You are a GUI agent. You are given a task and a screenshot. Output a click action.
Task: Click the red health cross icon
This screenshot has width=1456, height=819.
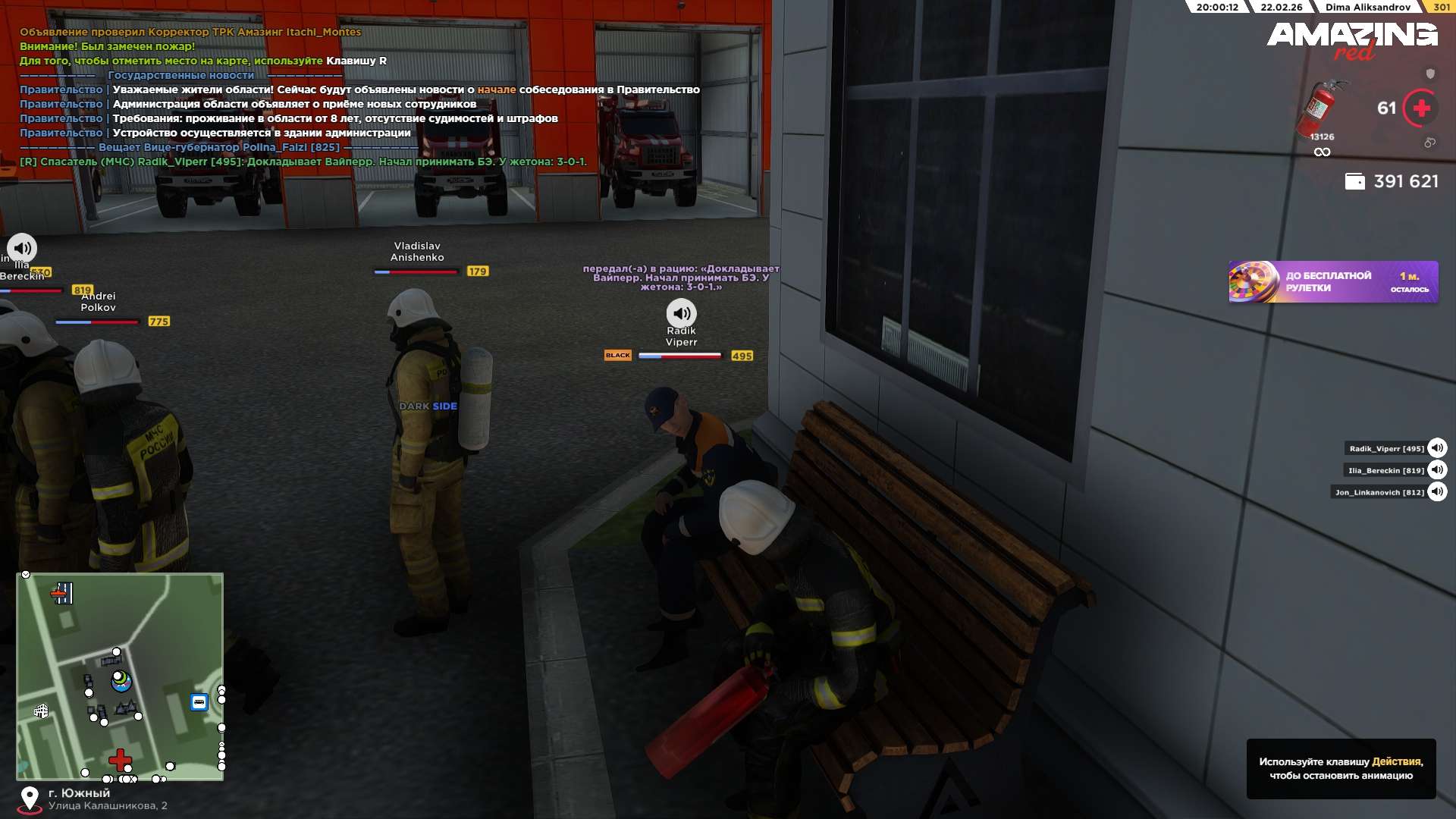click(1420, 108)
